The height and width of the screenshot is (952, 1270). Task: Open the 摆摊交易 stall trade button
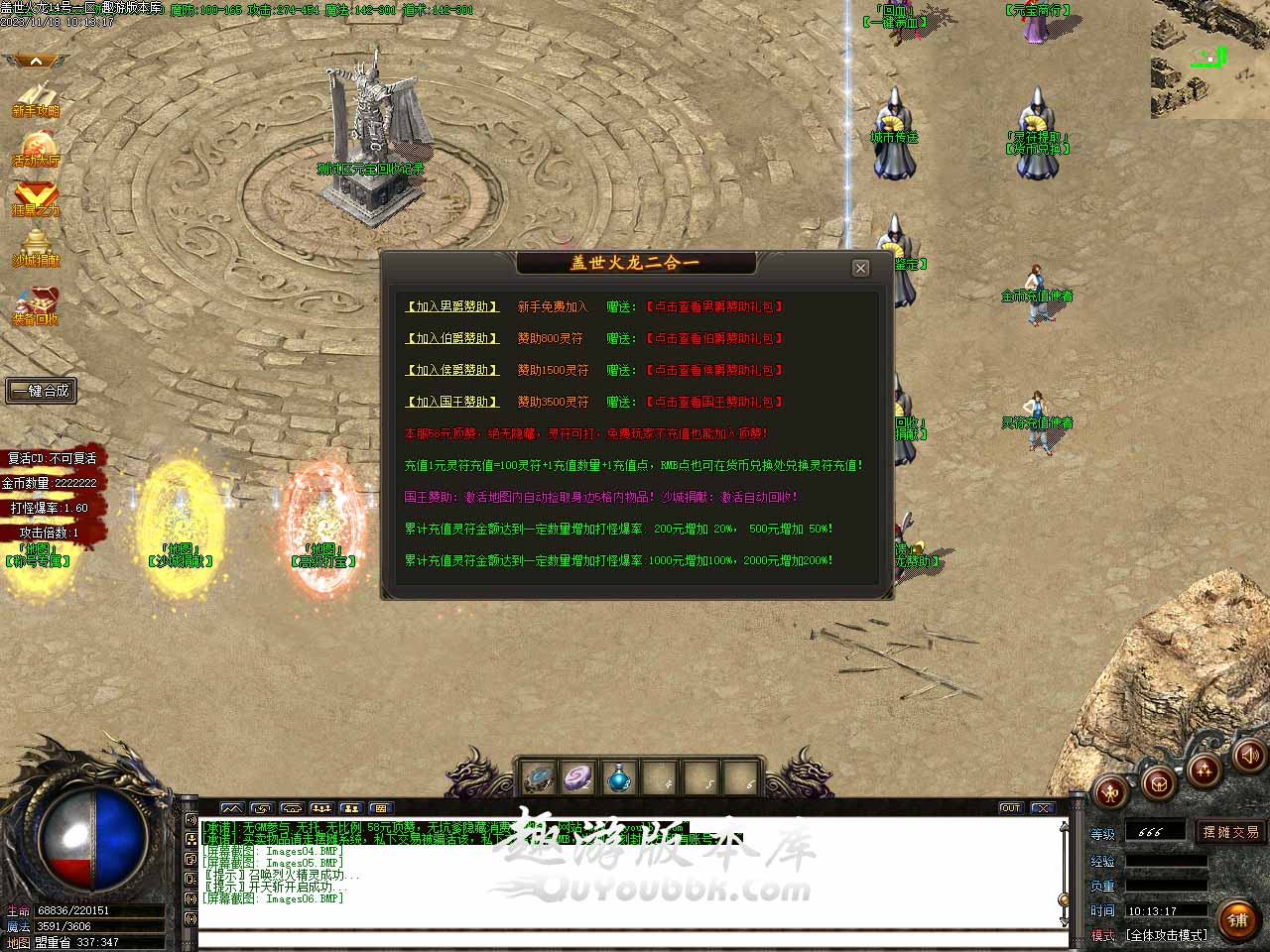coord(1230,832)
